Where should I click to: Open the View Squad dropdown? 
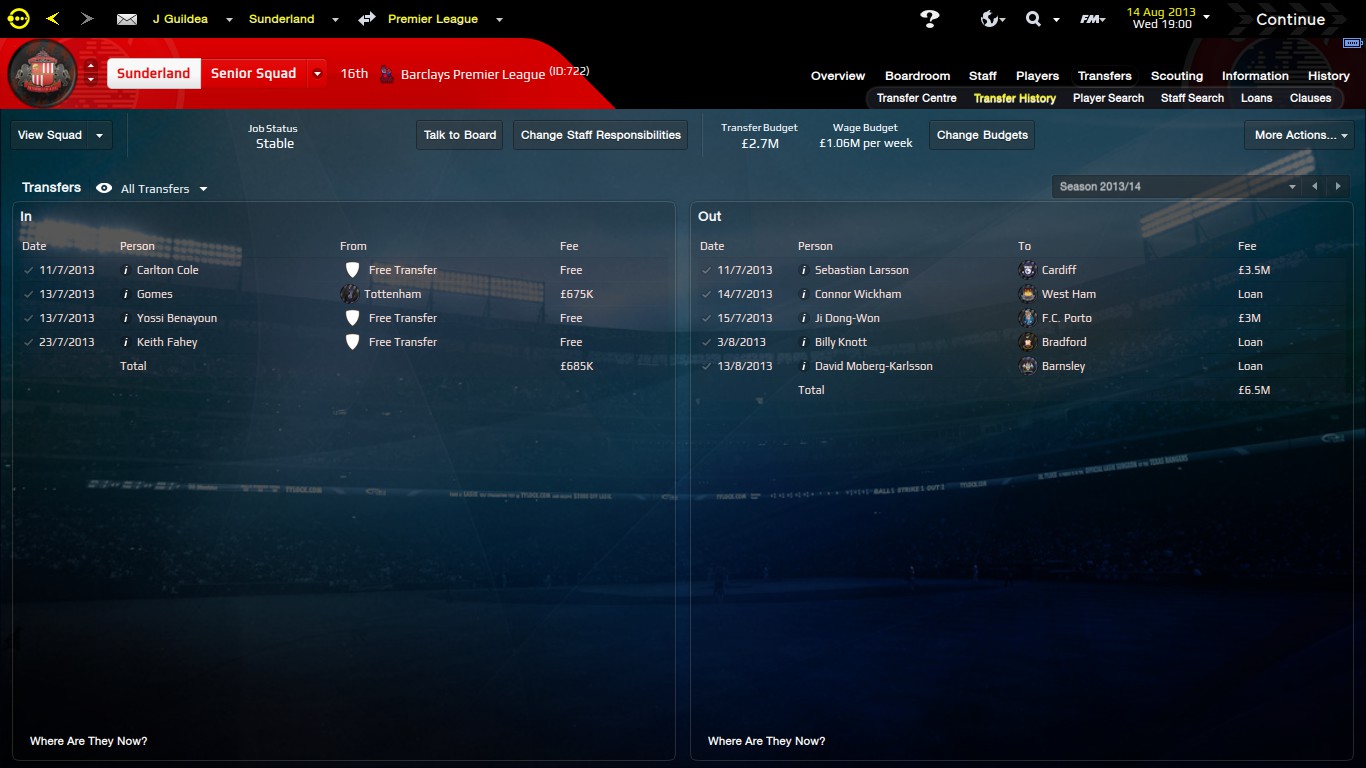click(x=60, y=135)
